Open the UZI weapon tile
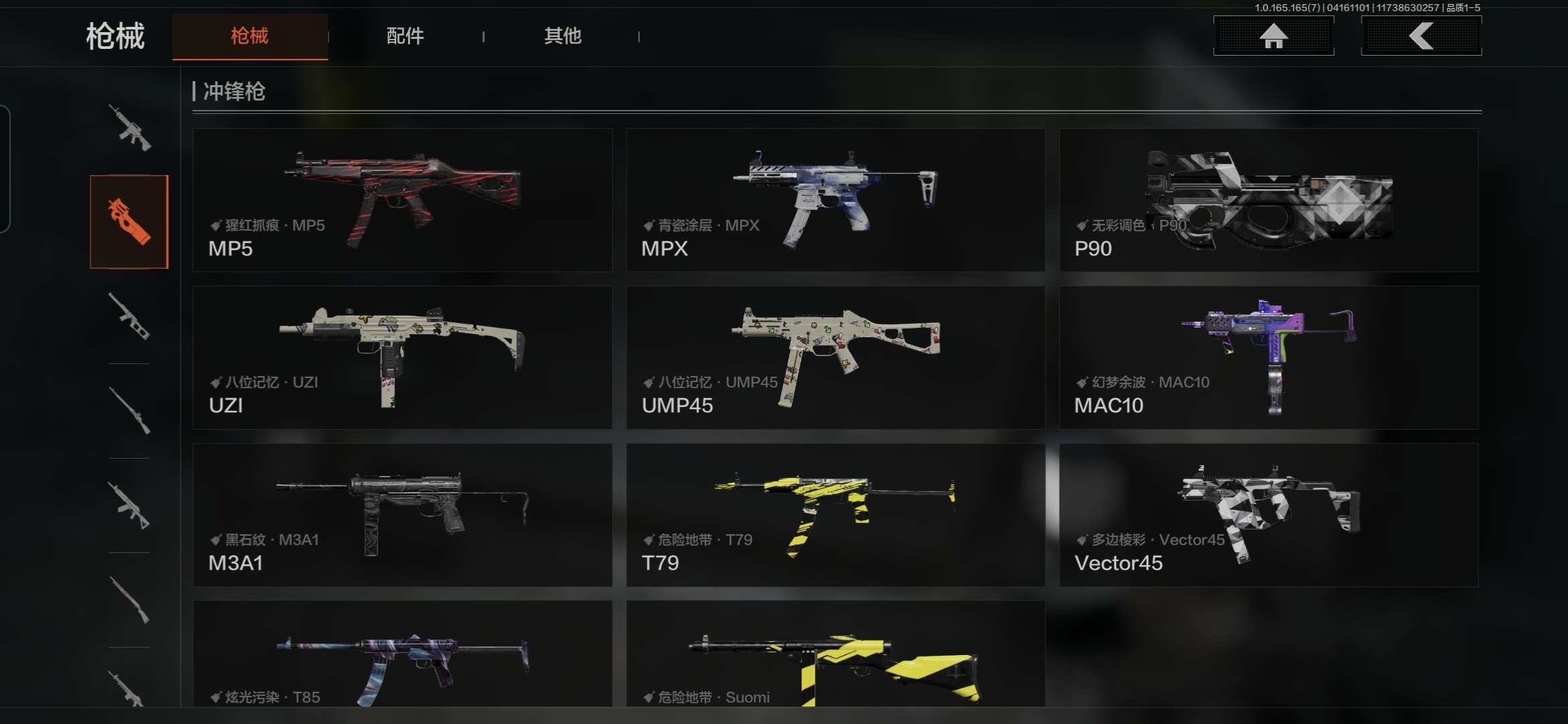 (402, 357)
